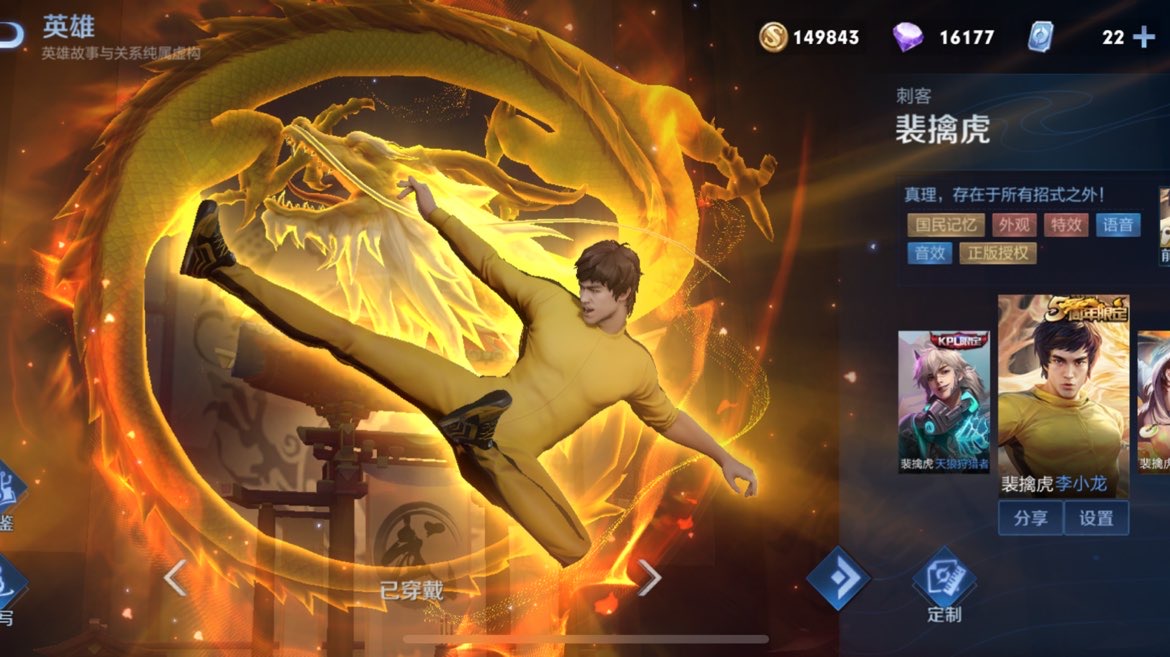
Task: Click the 已穿戴 equipped label
Action: (411, 590)
